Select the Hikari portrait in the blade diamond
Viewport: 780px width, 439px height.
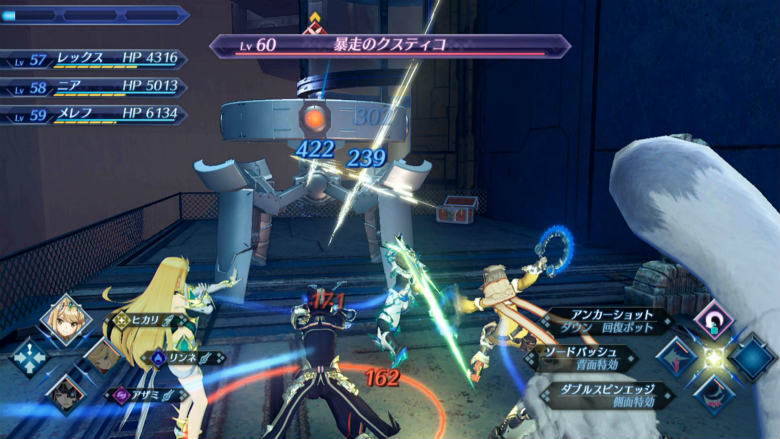click(66, 320)
